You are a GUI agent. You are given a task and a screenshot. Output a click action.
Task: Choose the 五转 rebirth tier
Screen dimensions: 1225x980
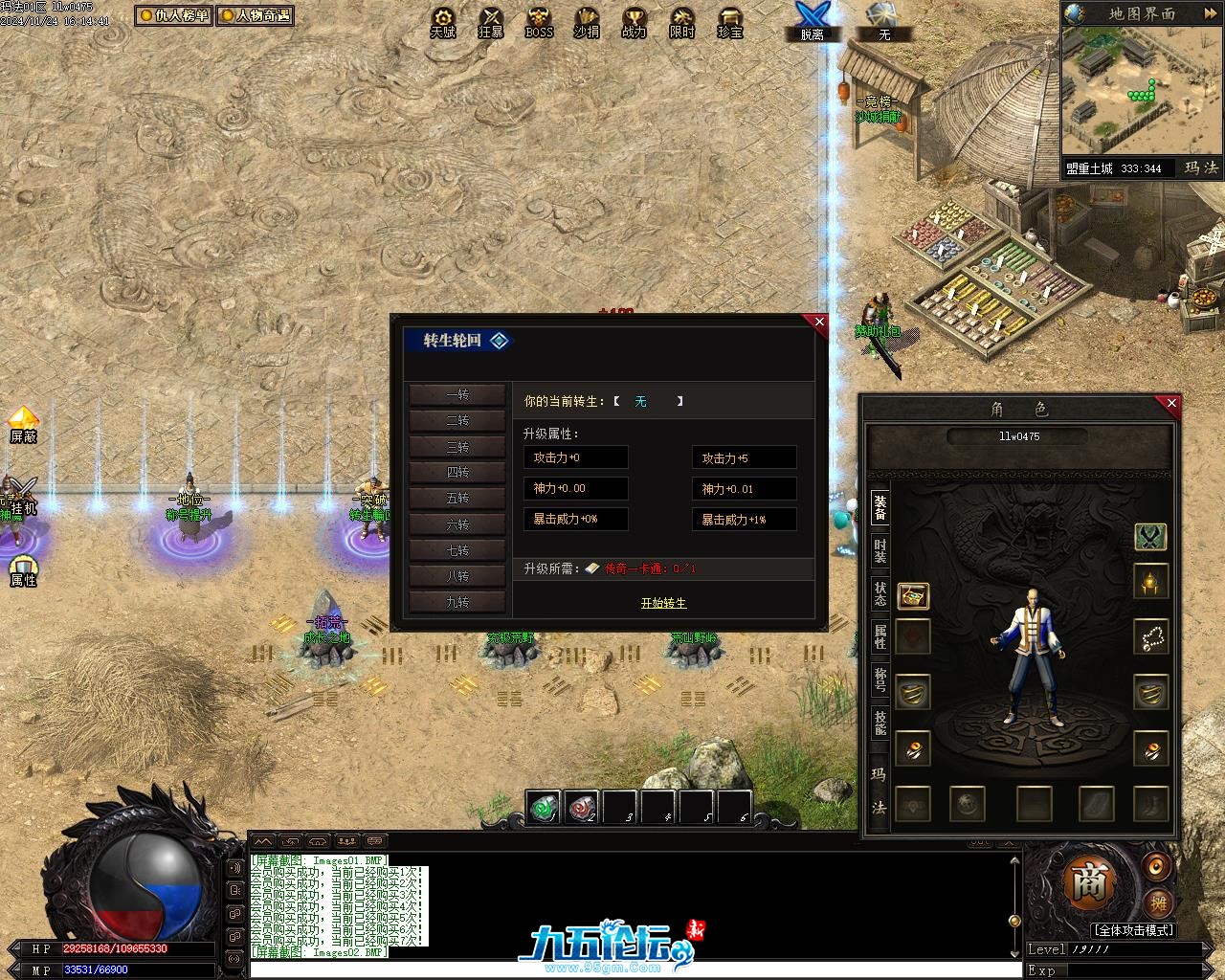point(457,499)
